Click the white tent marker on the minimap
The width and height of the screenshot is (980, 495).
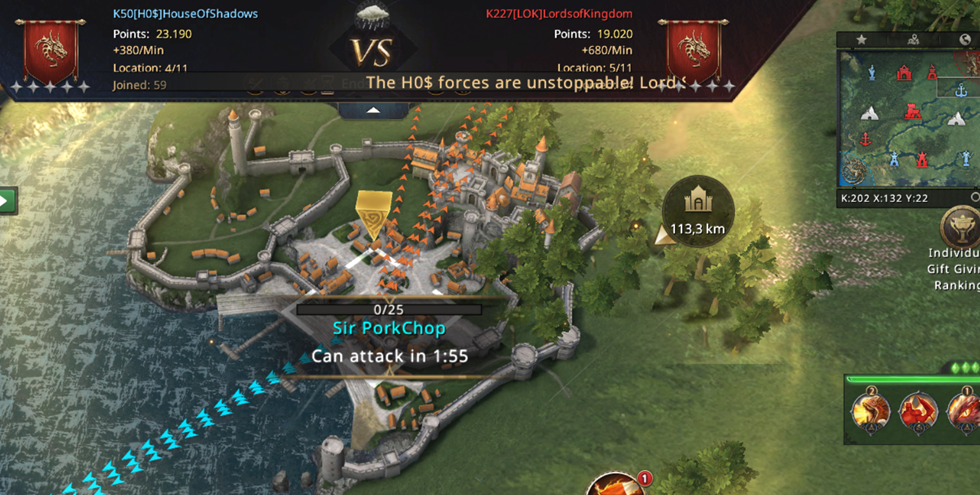pos(869,115)
